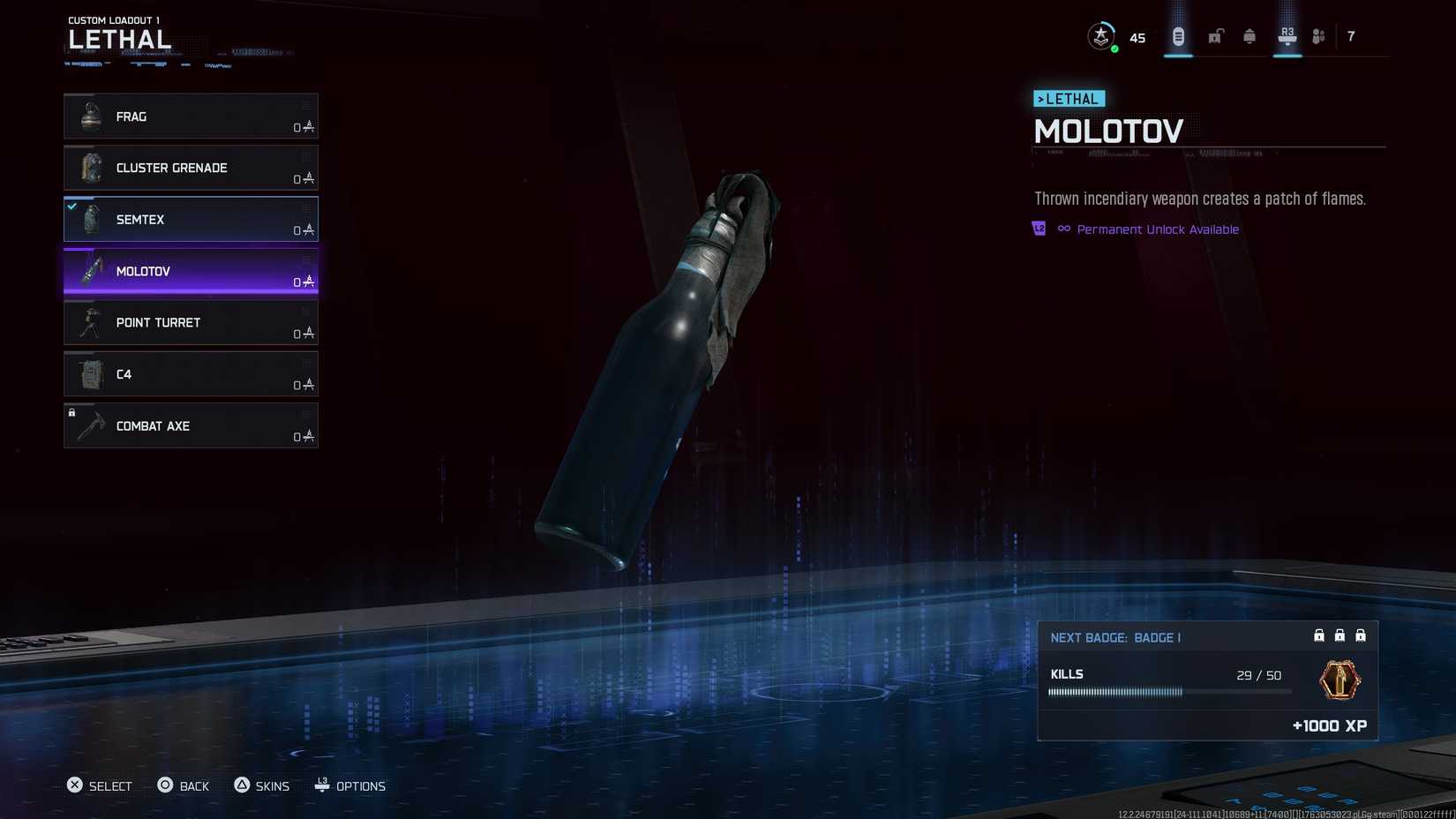
Task: Select the Lethal equipment category icon
Action: 1177,36
